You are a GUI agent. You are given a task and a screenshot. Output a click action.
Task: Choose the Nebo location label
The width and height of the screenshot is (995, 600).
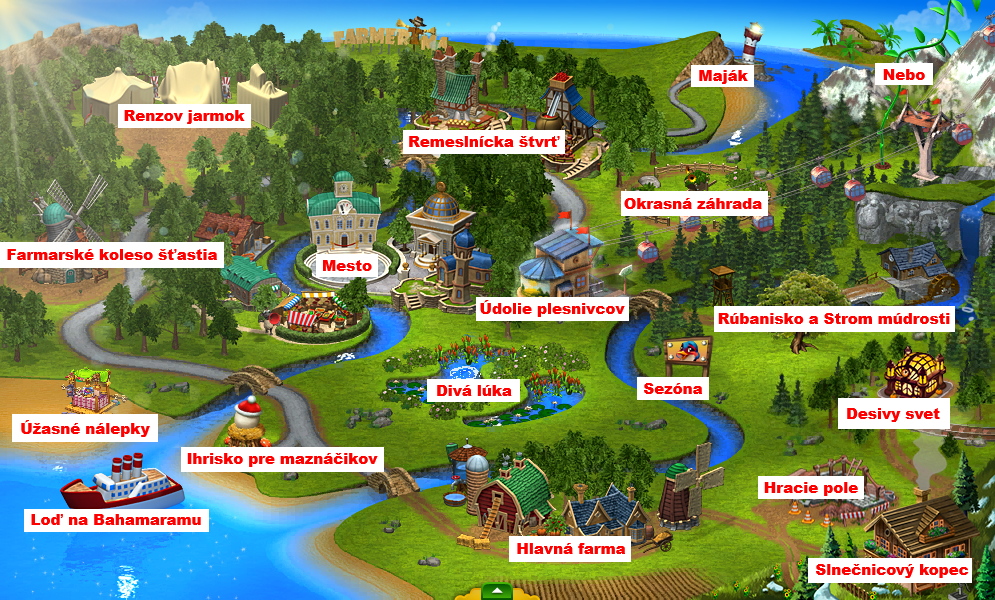point(903,75)
